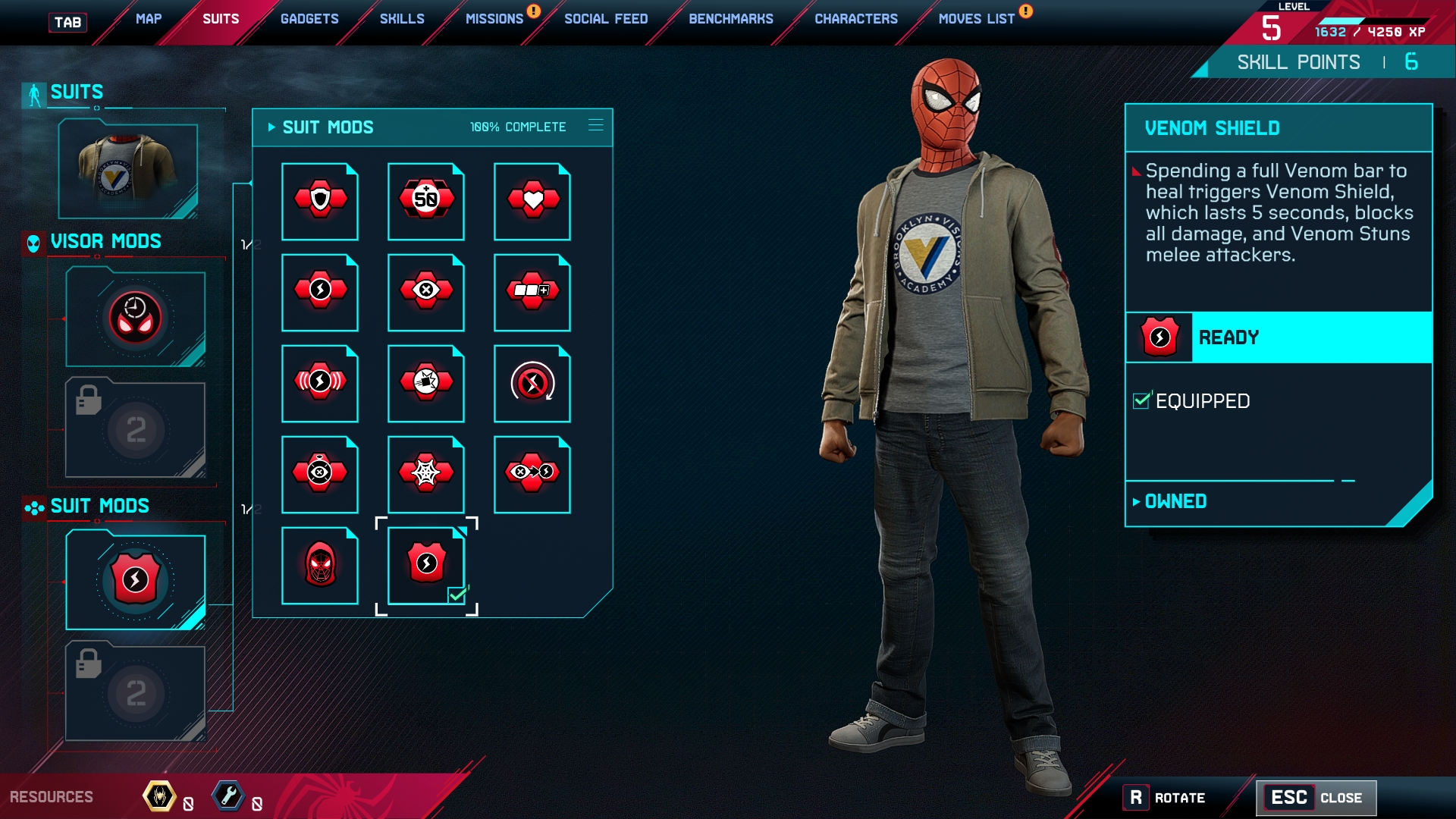Select the Spider-Man mask suit mod
The image size is (1456, 819).
320,565
